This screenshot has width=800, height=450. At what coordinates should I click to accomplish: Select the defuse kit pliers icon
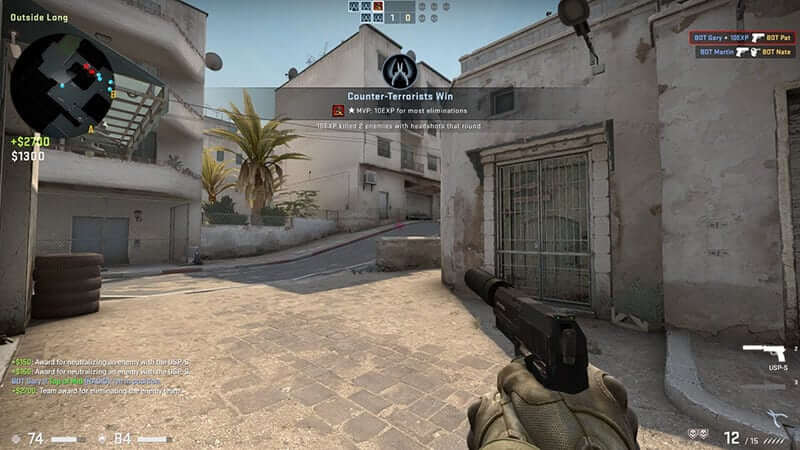[x=775, y=418]
